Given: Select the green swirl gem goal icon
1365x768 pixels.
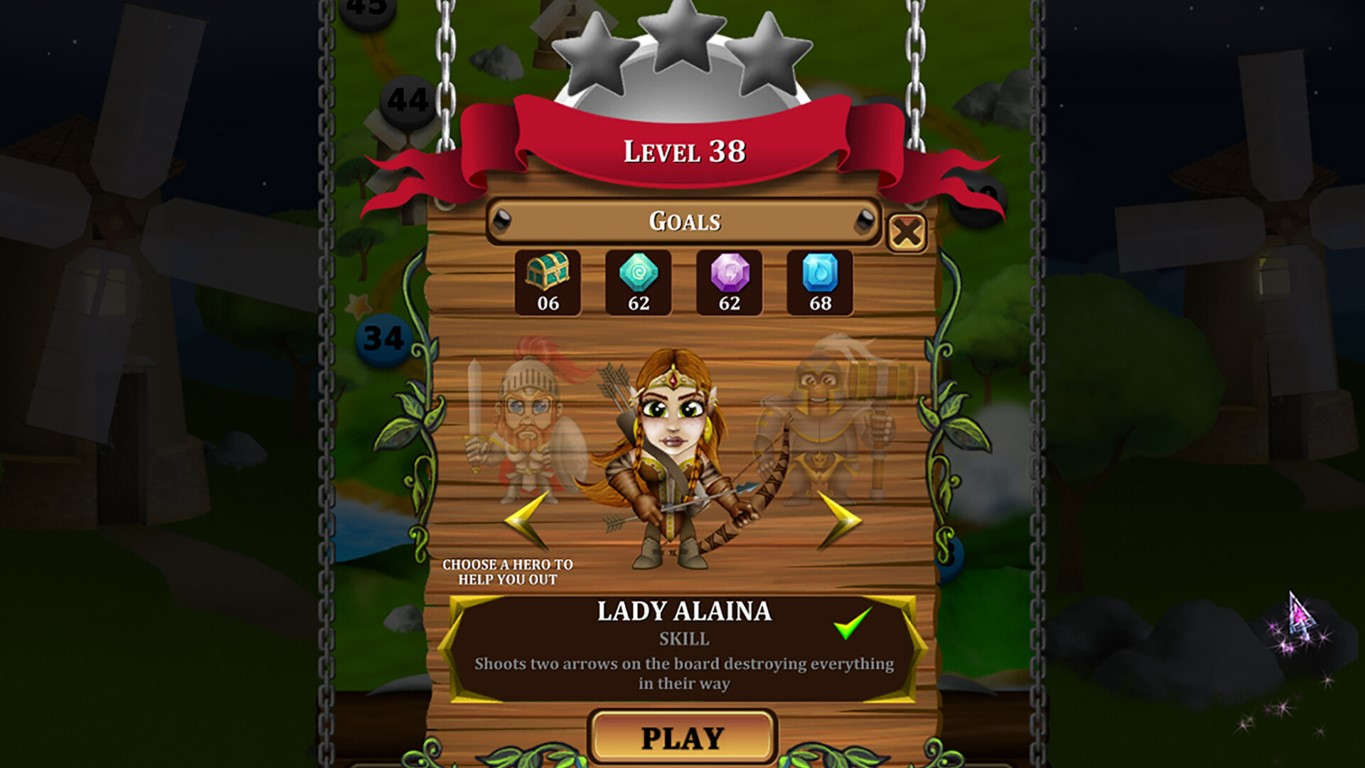Looking at the screenshot, I should coord(637,282).
